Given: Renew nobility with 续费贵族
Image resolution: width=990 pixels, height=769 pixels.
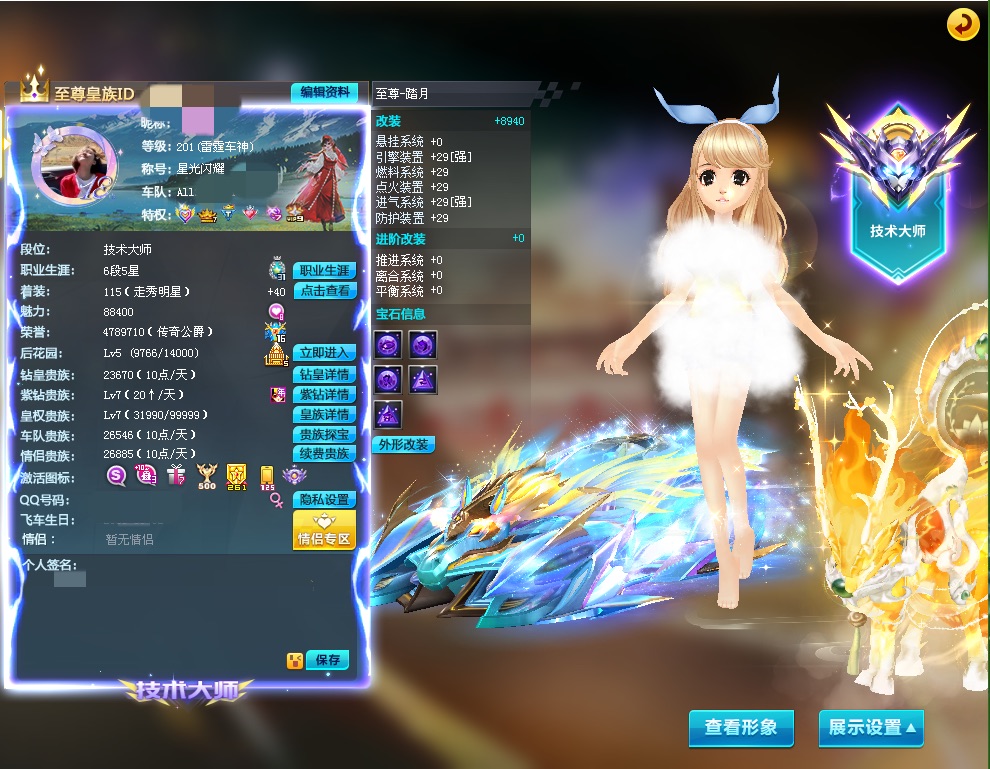Looking at the screenshot, I should [x=324, y=454].
